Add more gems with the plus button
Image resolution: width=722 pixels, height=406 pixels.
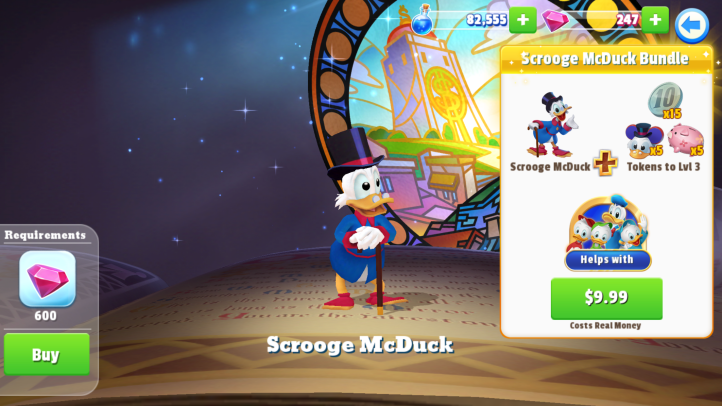pos(655,20)
